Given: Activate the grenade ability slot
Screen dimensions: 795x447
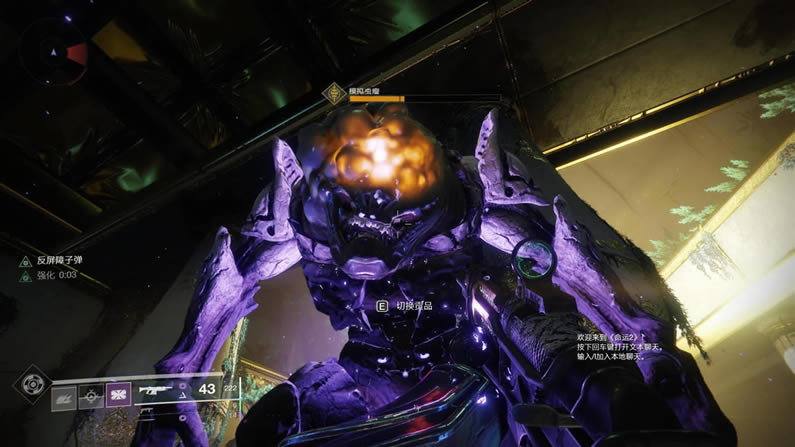Looking at the screenshot, I should click(x=63, y=395).
